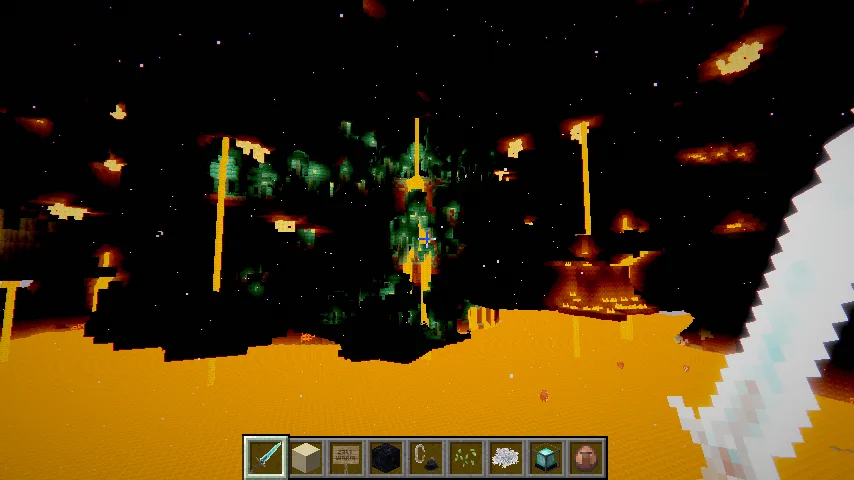Pick the obsidian block slot

386,457
